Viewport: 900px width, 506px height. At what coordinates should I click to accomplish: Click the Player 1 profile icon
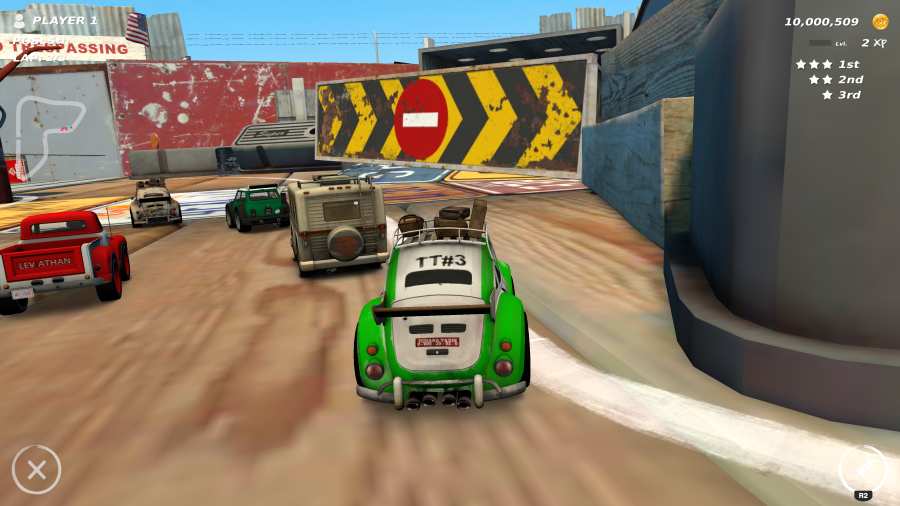(19, 20)
